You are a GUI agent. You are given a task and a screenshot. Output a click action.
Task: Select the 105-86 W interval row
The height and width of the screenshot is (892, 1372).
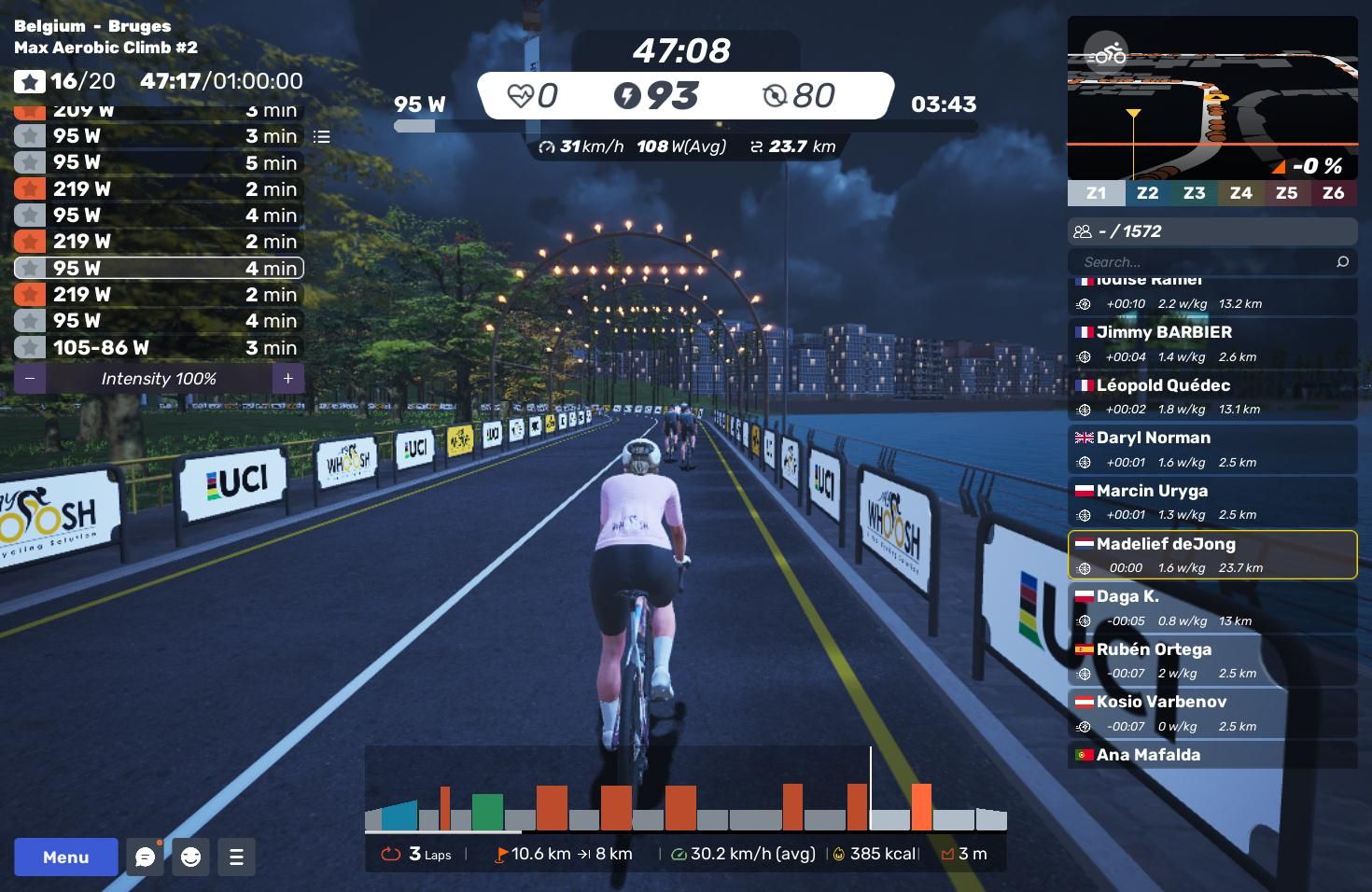159,348
